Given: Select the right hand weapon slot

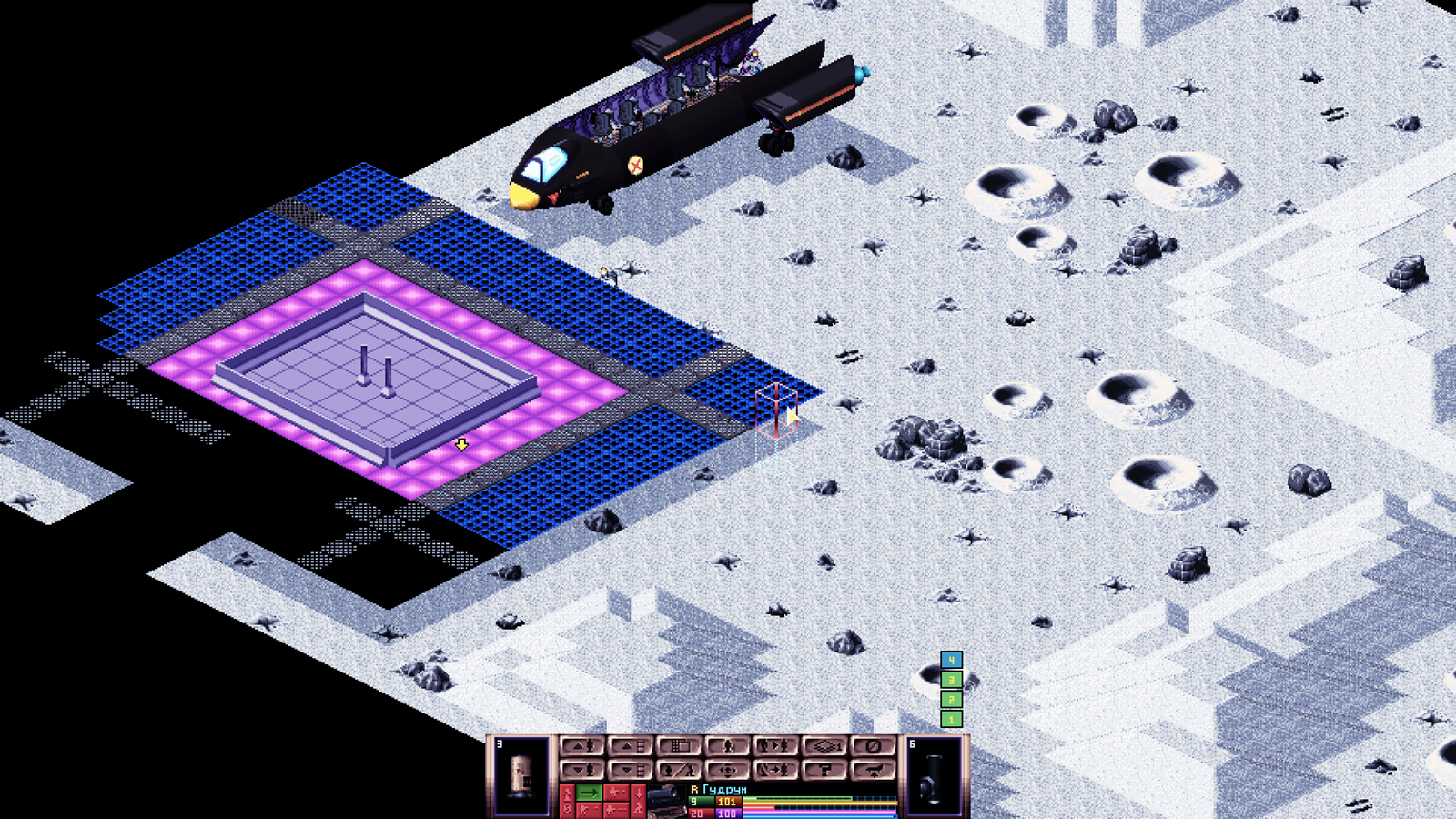Looking at the screenshot, I should coord(934,775).
